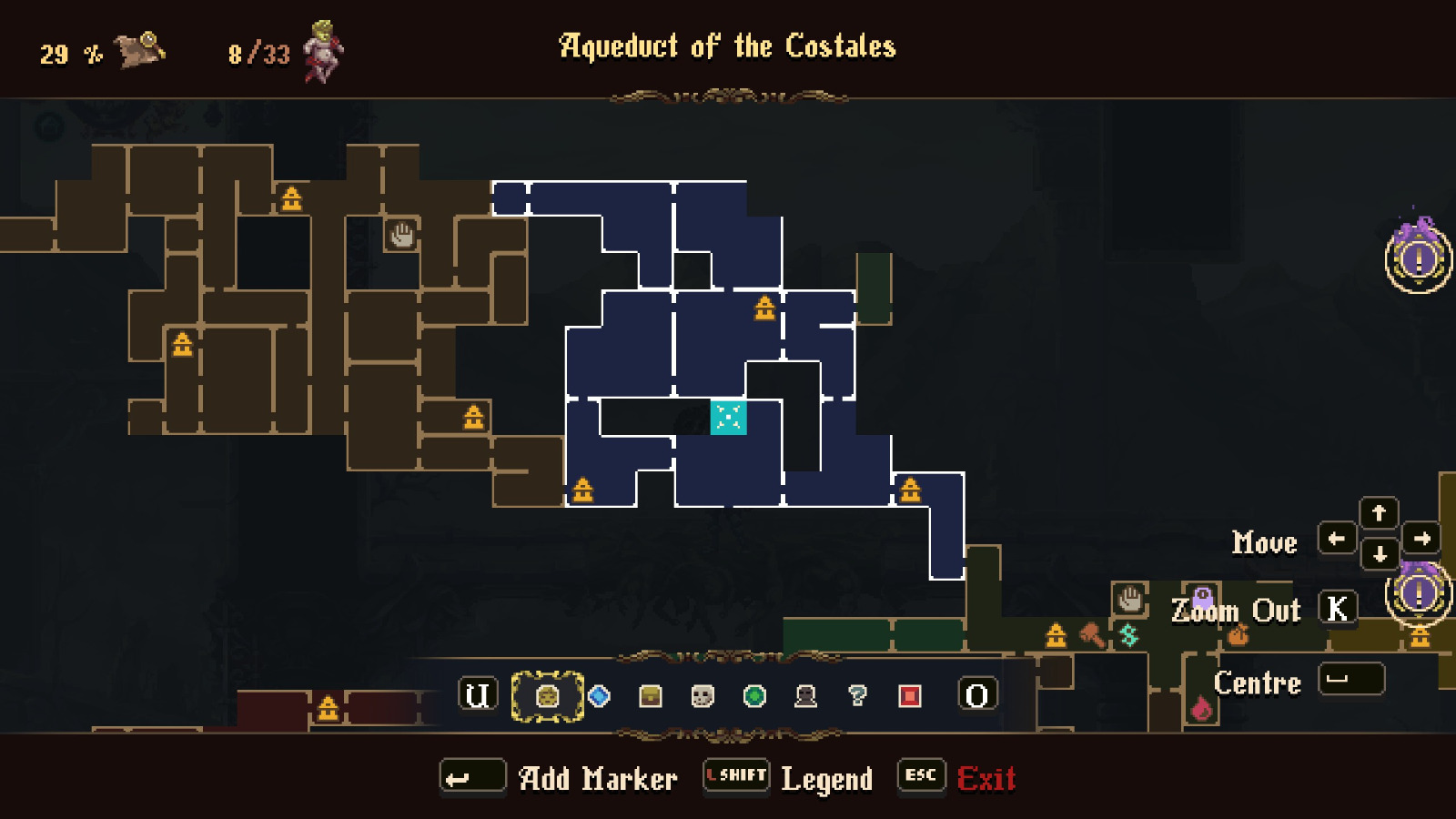Select the golden face marker
Image resolution: width=1456 pixels, height=819 pixels.
(x=547, y=696)
